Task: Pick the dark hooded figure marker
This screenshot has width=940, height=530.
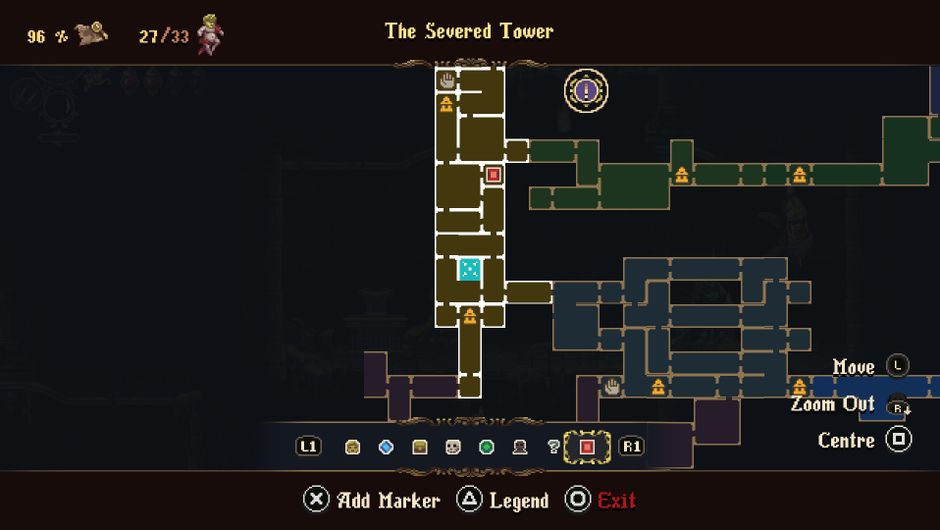Action: [x=520, y=447]
